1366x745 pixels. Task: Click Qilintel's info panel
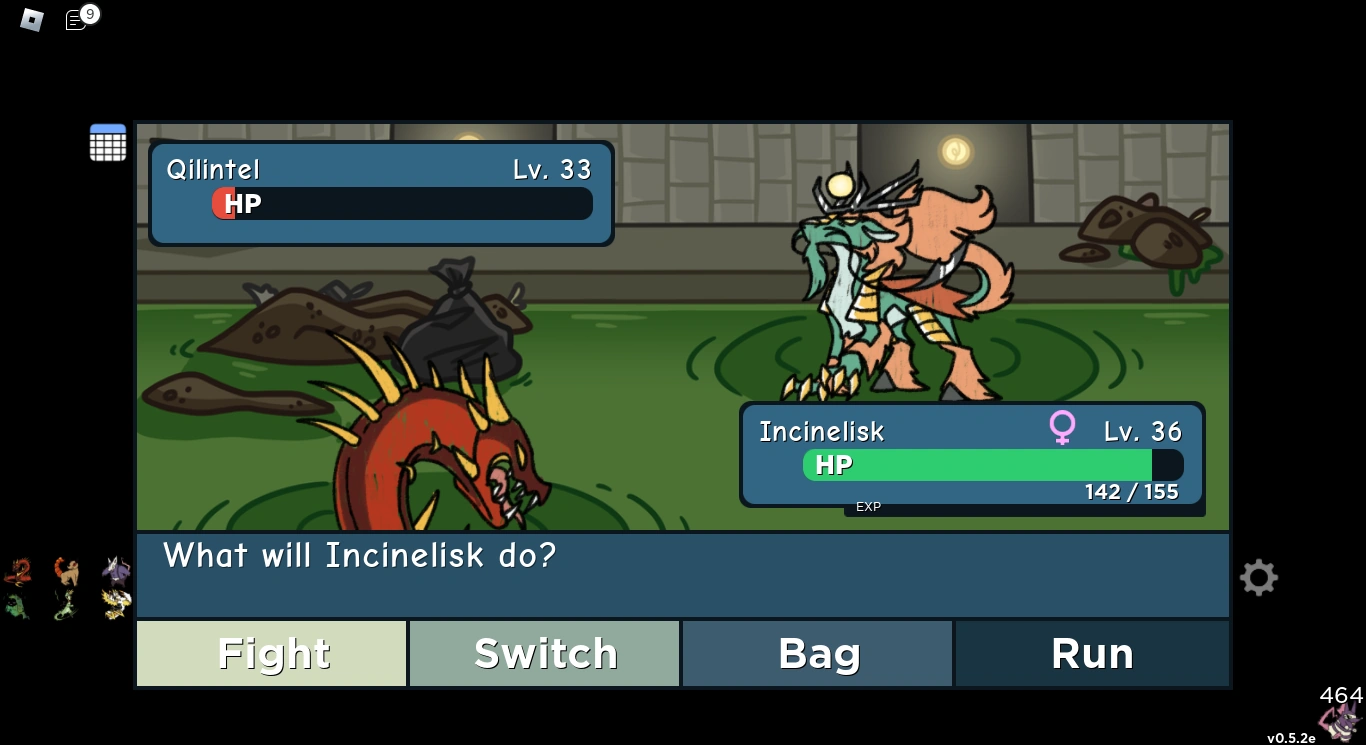[380, 192]
